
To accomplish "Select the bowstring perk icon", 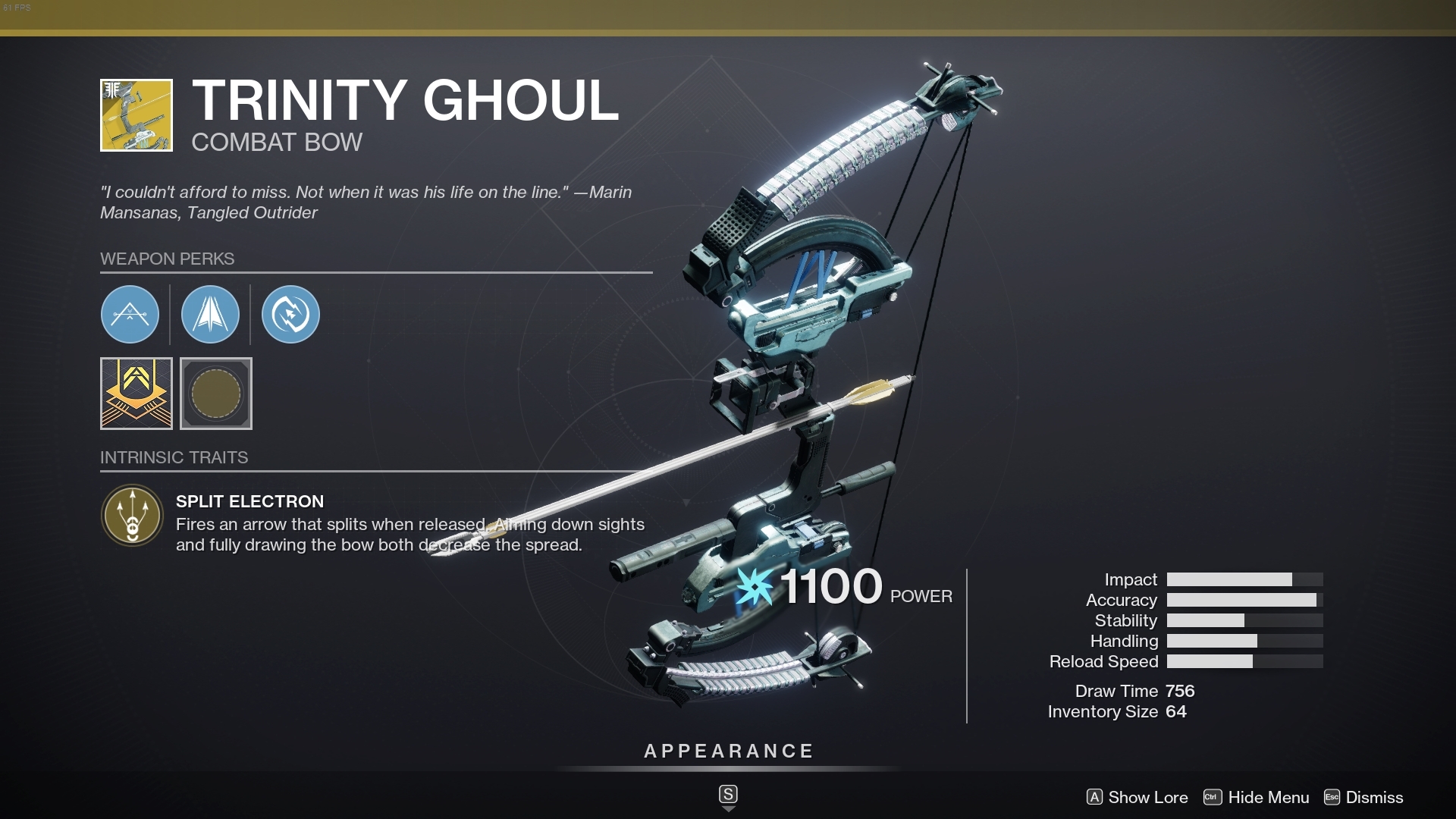I will [x=130, y=314].
